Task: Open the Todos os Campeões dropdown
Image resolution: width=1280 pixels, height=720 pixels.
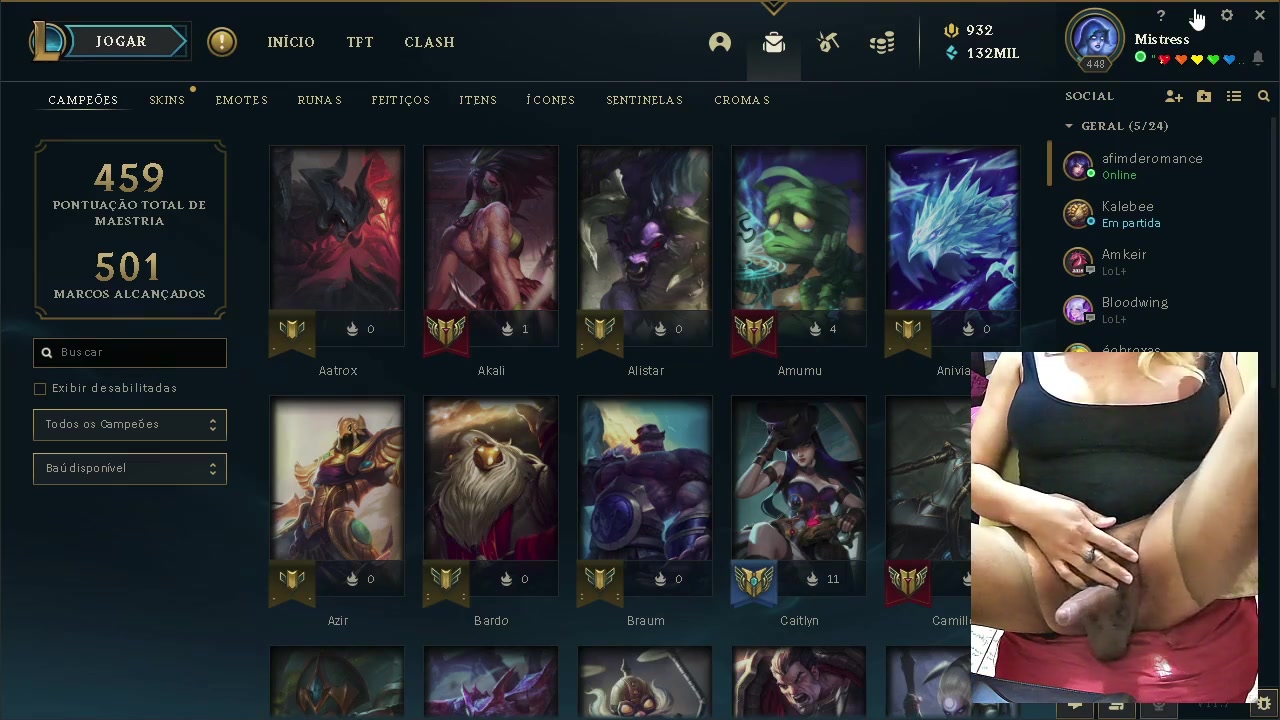Action: tap(130, 424)
